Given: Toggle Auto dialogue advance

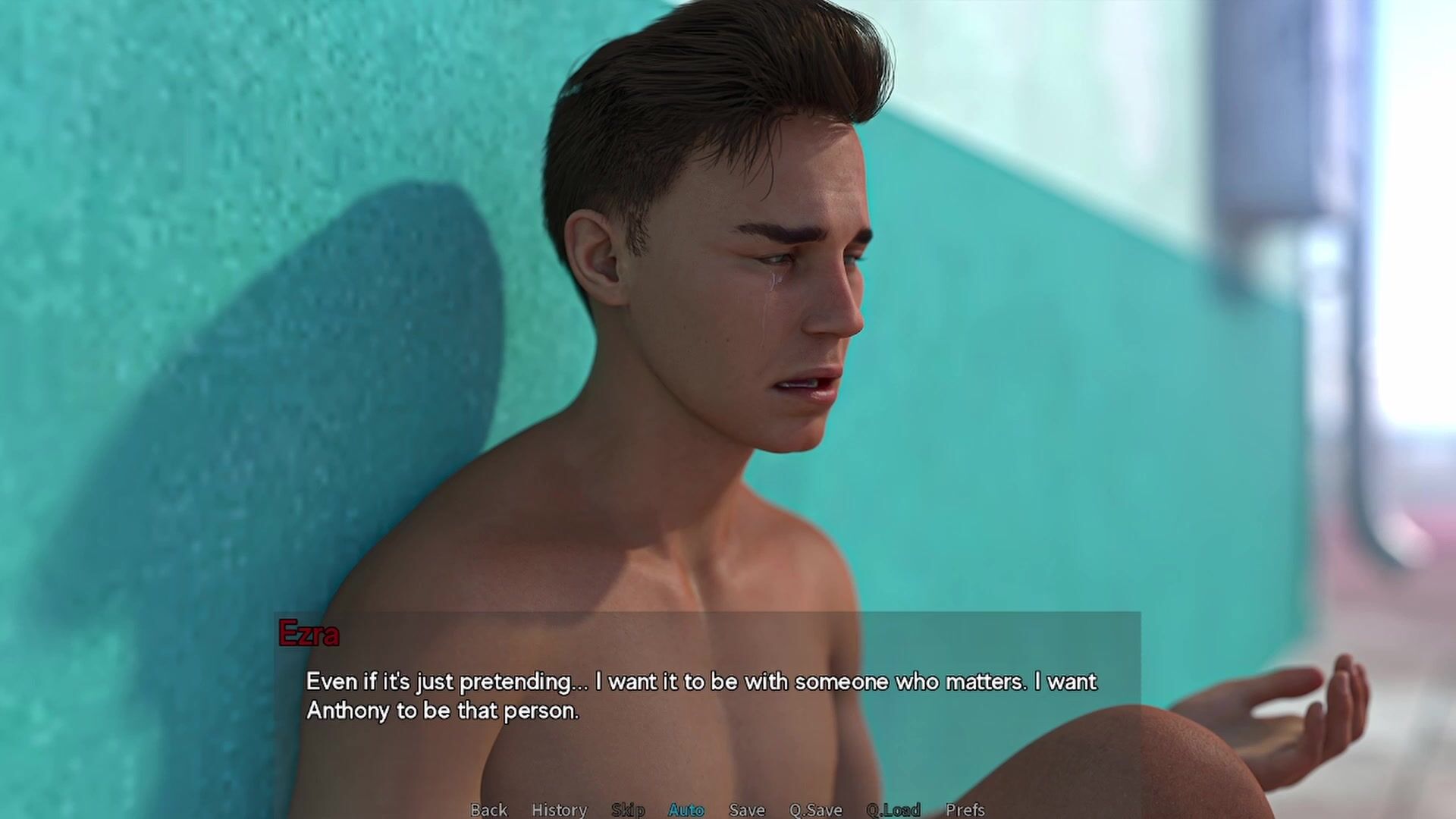Looking at the screenshot, I should click(686, 810).
